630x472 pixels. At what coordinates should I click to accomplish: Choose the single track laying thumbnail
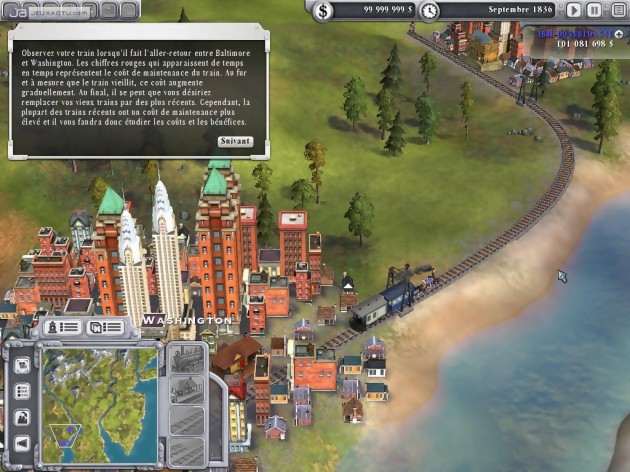(185, 421)
